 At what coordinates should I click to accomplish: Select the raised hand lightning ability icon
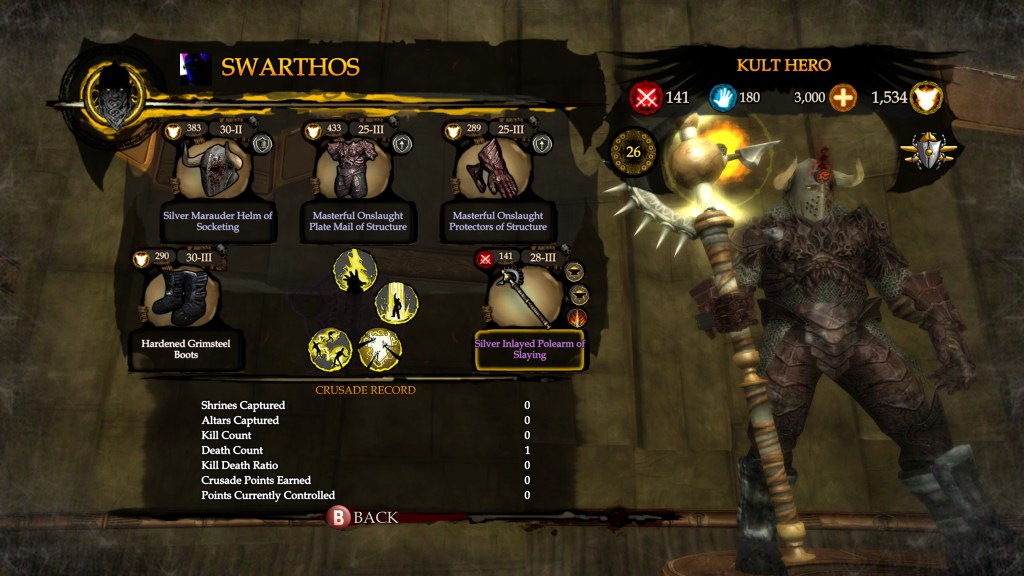[x=355, y=270]
